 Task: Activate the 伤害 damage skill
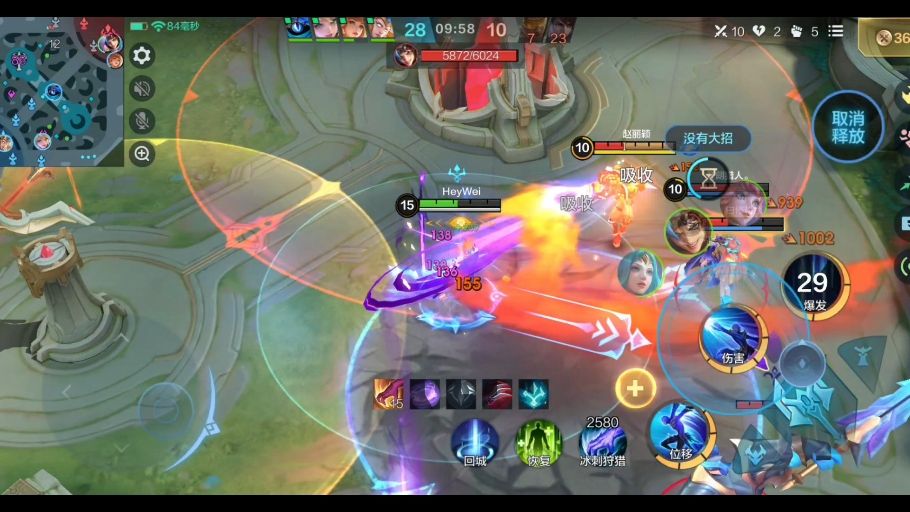click(733, 337)
